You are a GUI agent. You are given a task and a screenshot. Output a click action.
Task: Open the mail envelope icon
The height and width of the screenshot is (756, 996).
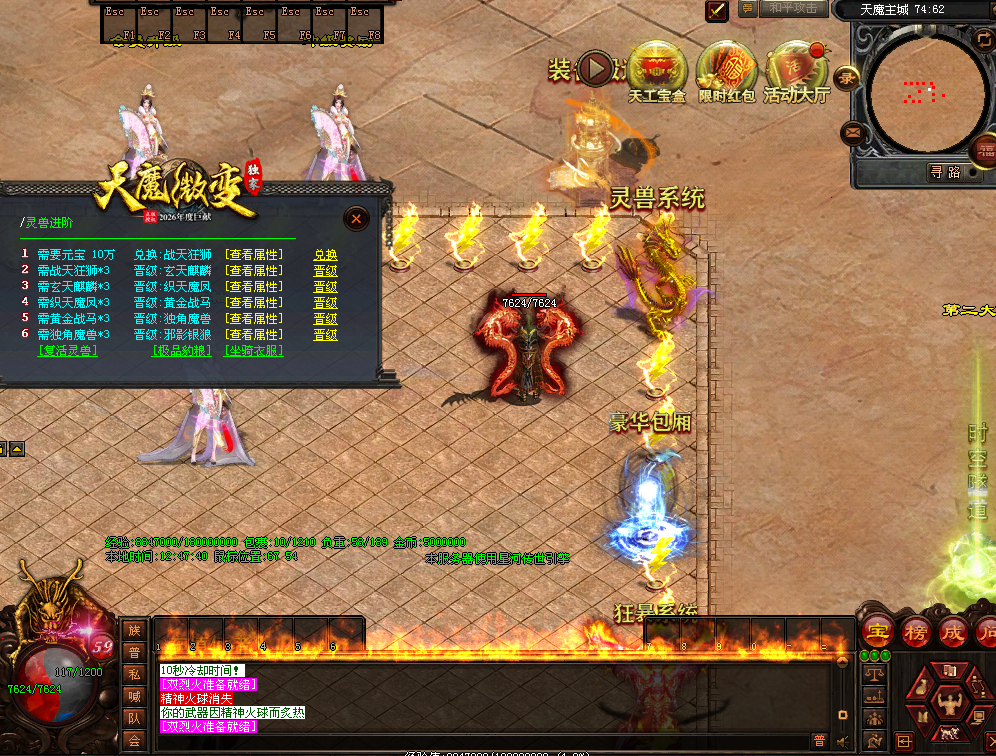[x=852, y=131]
